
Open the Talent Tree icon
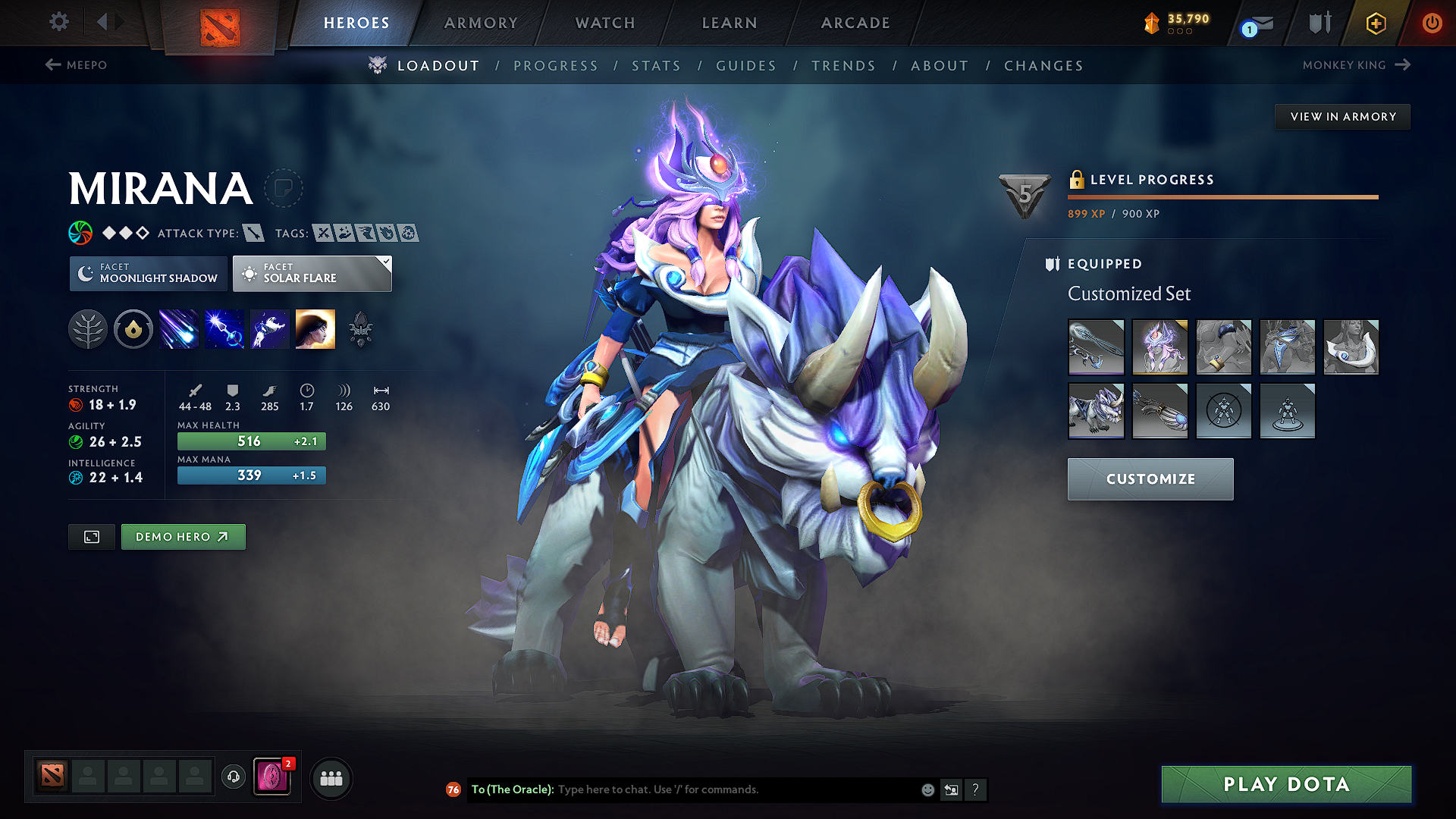click(x=87, y=328)
